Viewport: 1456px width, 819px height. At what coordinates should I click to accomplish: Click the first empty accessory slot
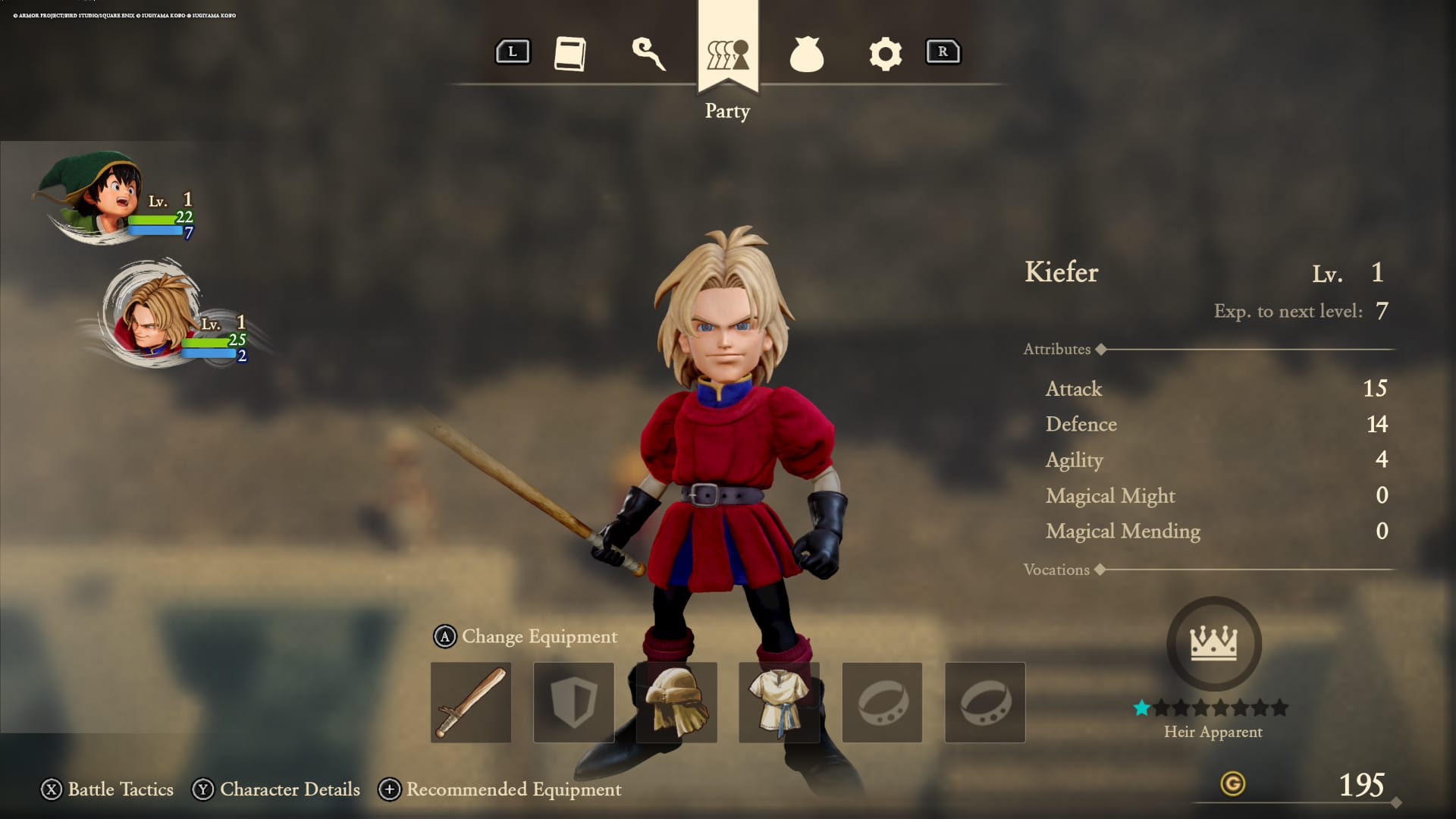click(x=883, y=701)
